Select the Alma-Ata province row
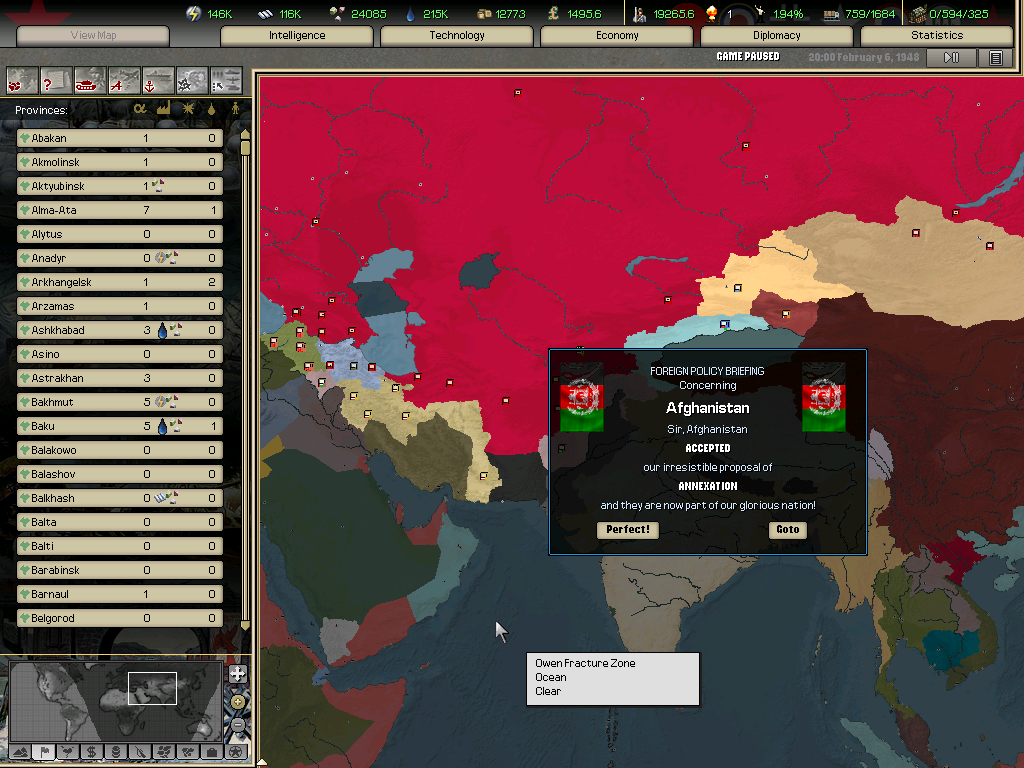Viewport: 1024px width, 768px height. coord(120,210)
